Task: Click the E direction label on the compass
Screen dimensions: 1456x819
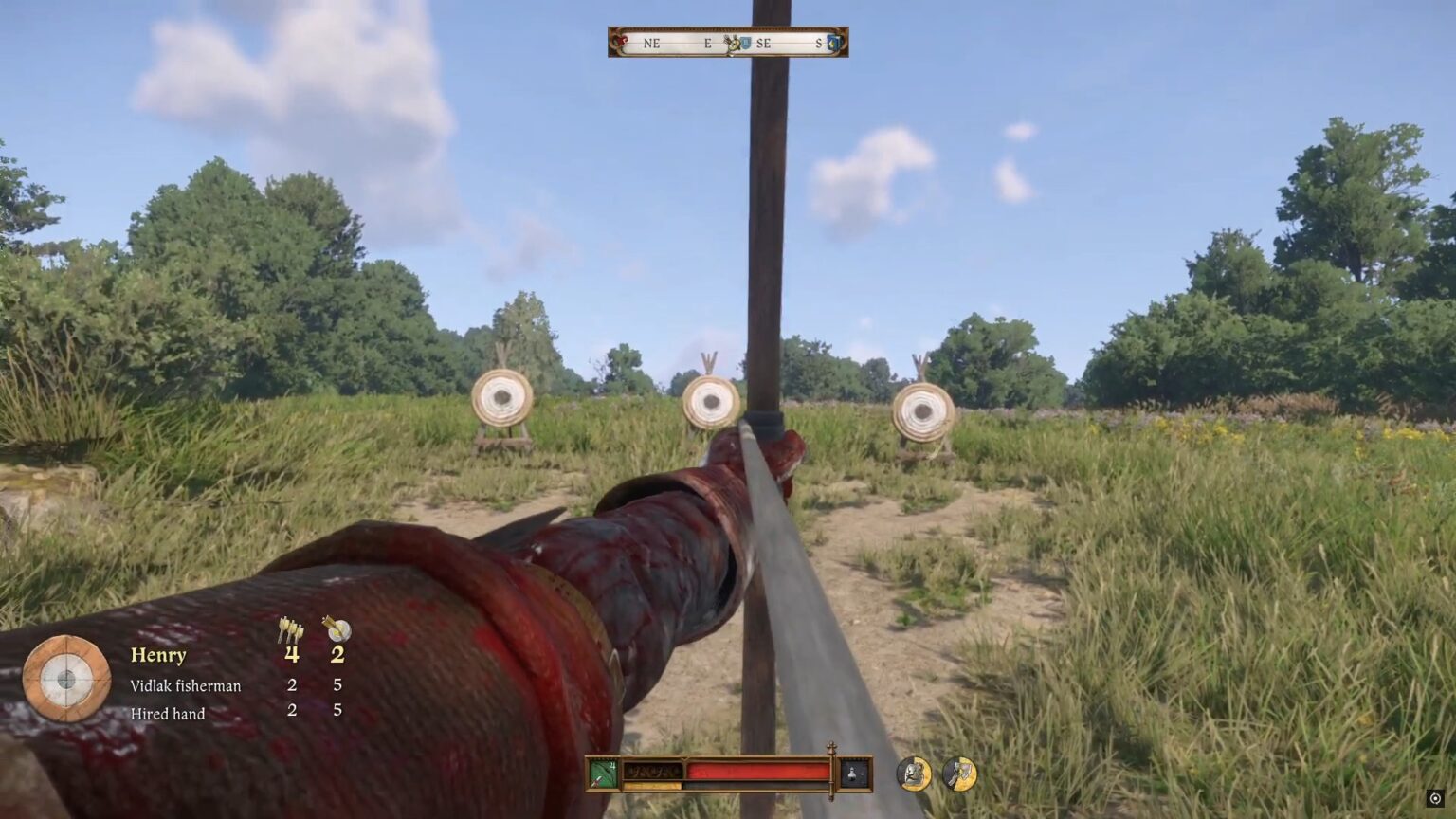Action: (x=707, y=43)
